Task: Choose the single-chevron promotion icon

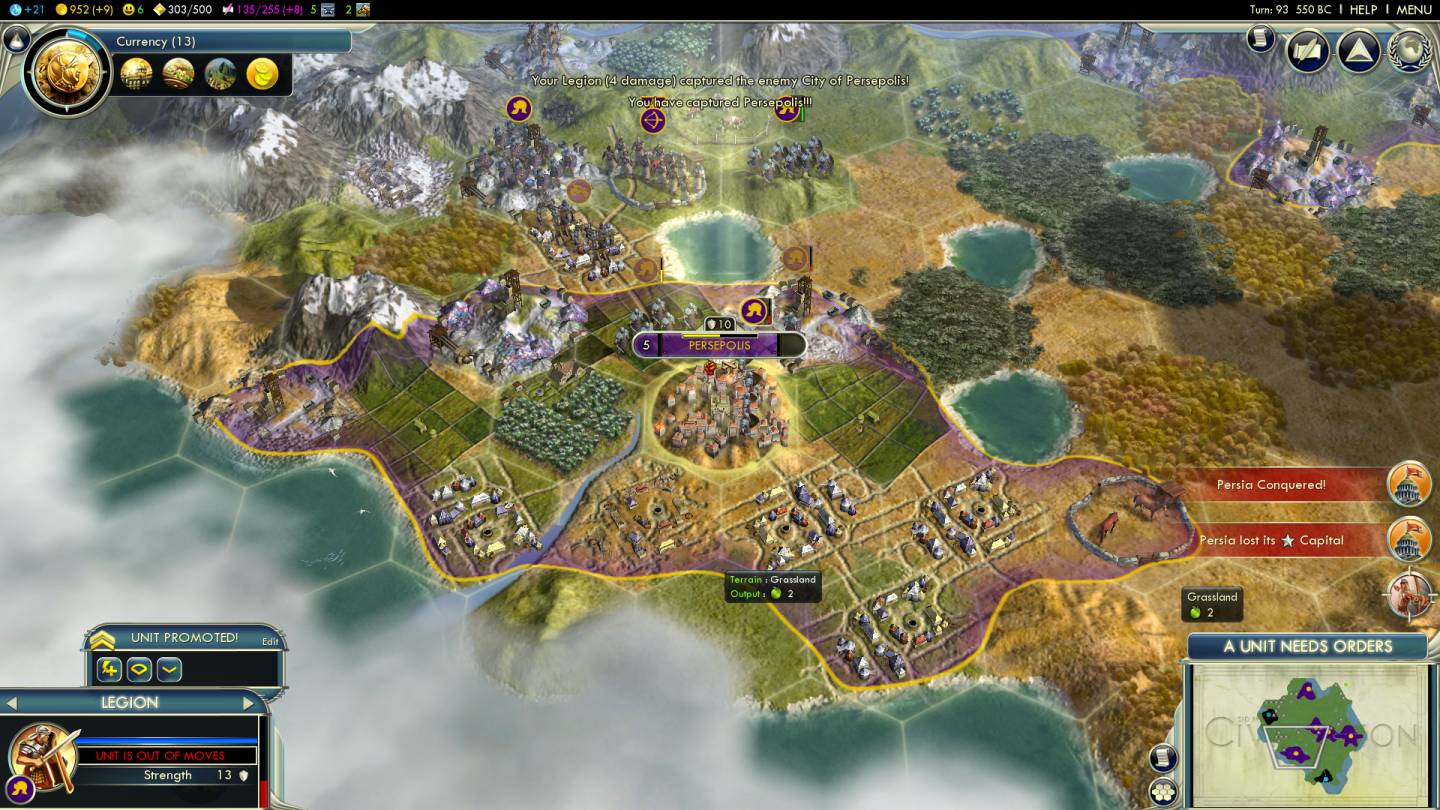Action: tap(169, 670)
